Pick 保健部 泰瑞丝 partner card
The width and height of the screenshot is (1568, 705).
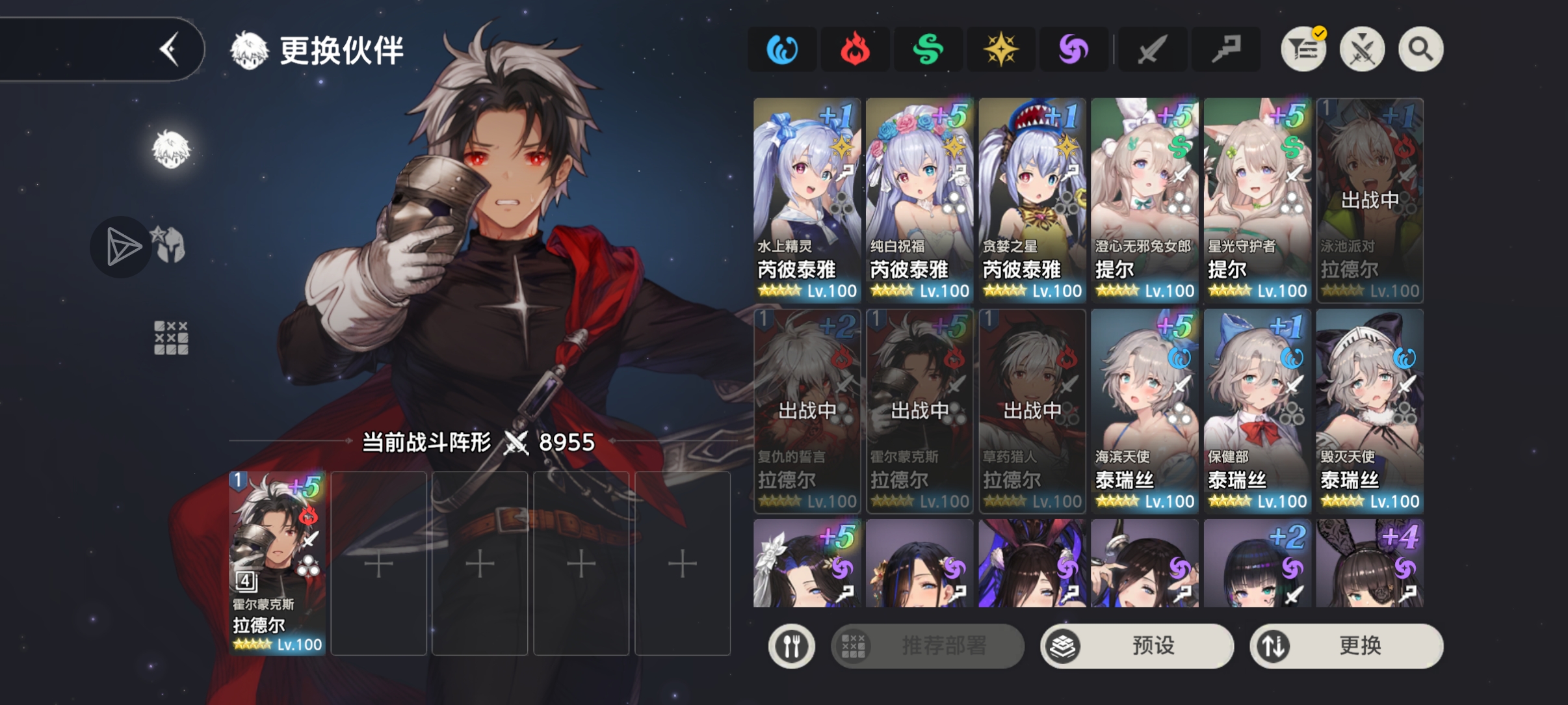pos(1257,411)
